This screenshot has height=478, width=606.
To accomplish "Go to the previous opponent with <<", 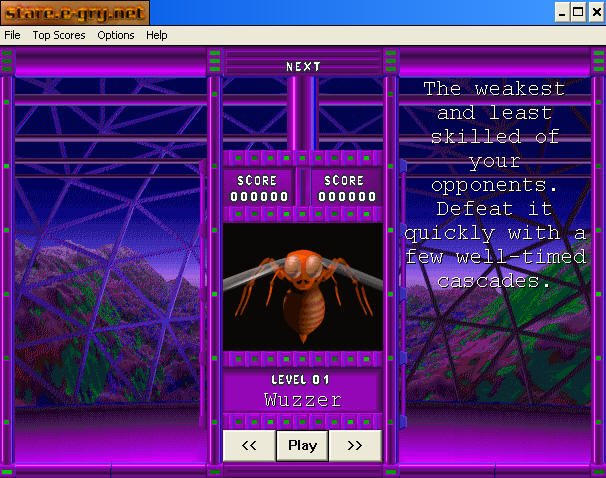I will [x=250, y=446].
